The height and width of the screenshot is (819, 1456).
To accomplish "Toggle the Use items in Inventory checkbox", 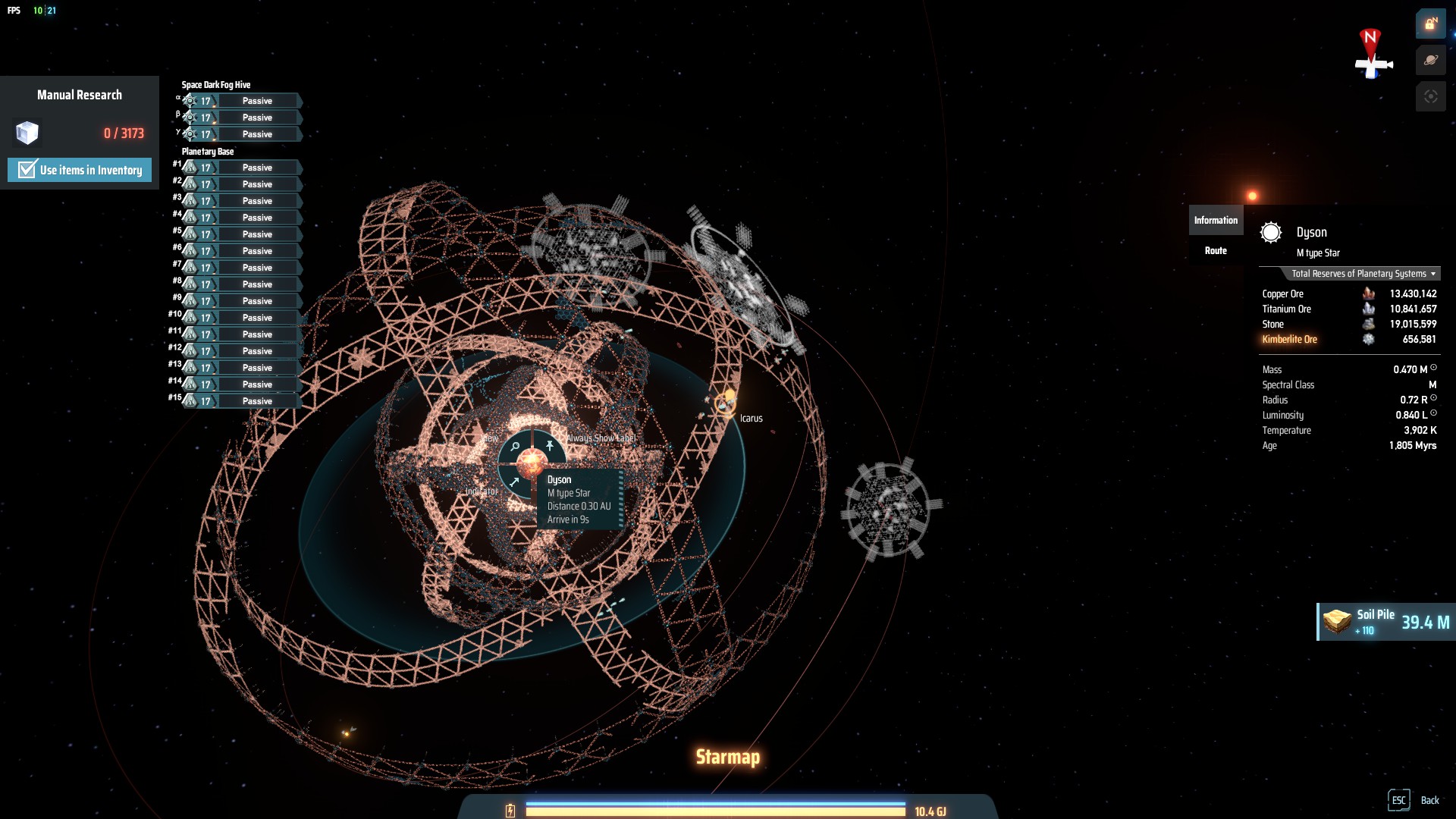I will coord(27,170).
